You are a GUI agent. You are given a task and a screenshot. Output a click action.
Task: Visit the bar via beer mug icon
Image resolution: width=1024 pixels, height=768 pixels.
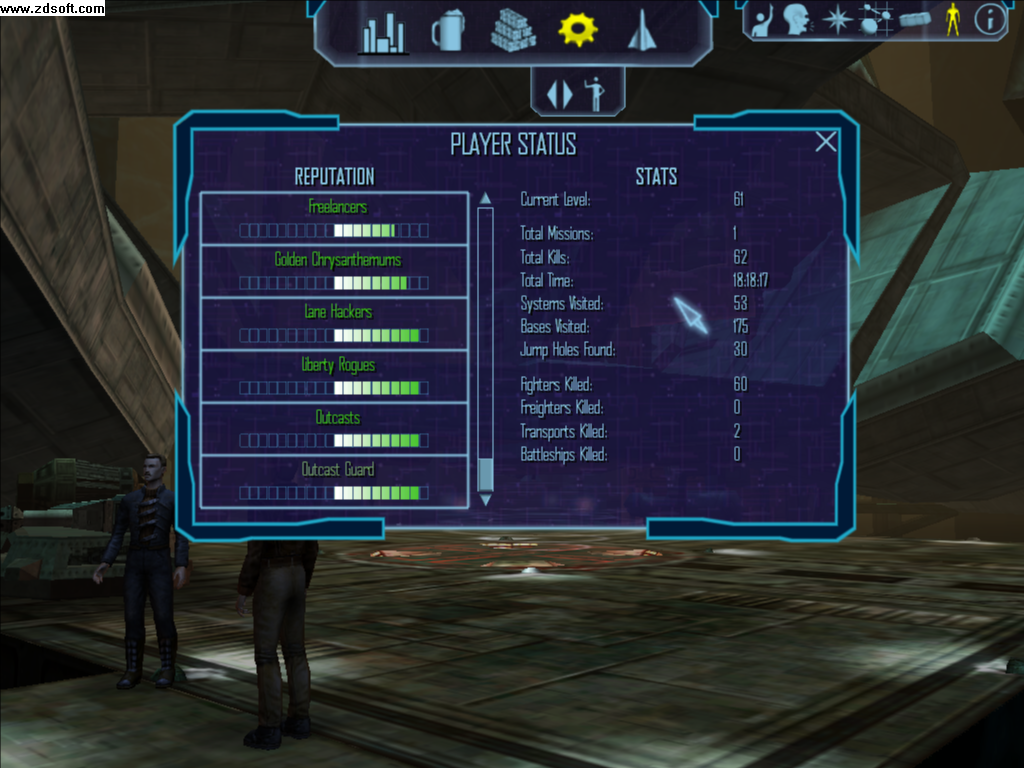point(446,32)
